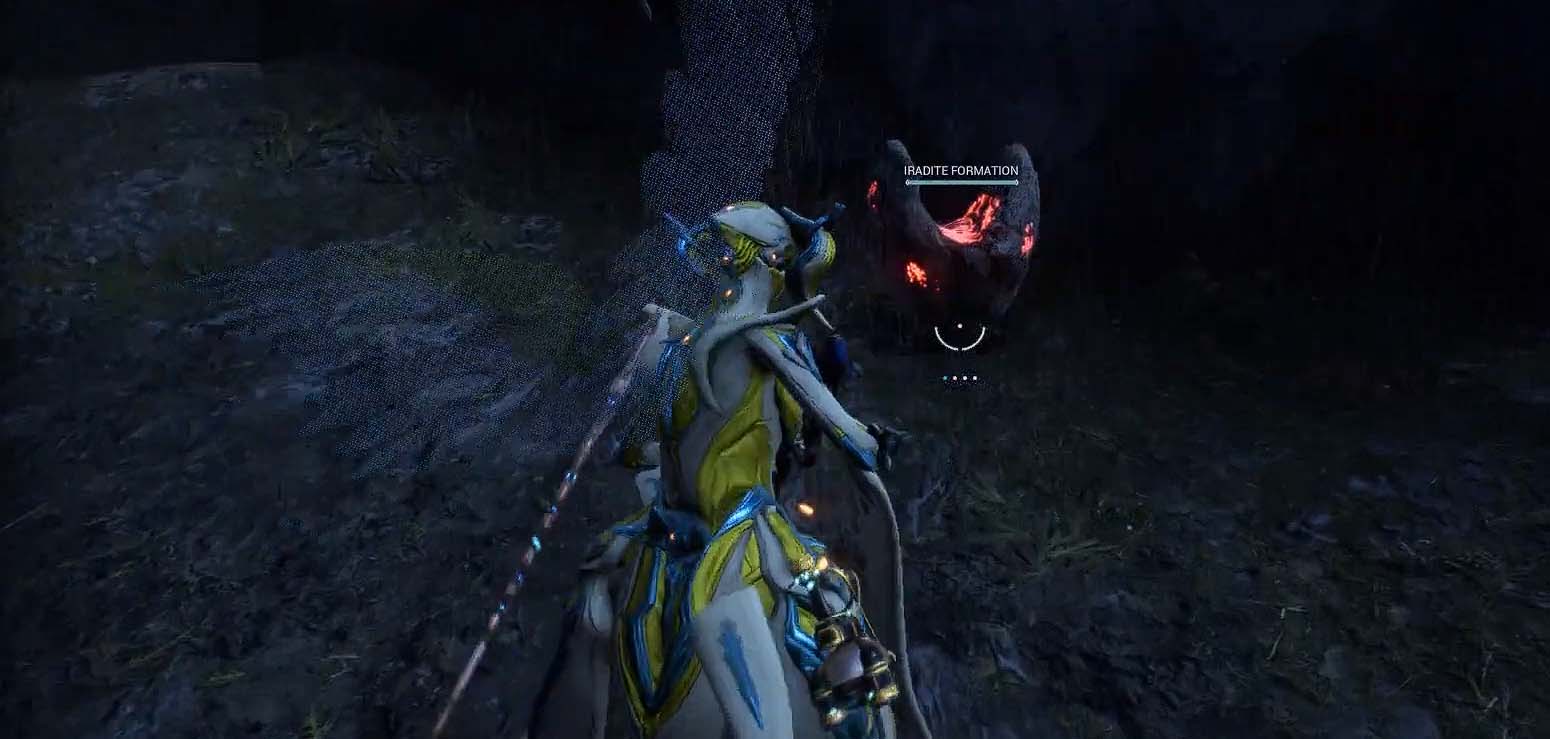Toggle the left diamond marker on the health bar

[907, 183]
